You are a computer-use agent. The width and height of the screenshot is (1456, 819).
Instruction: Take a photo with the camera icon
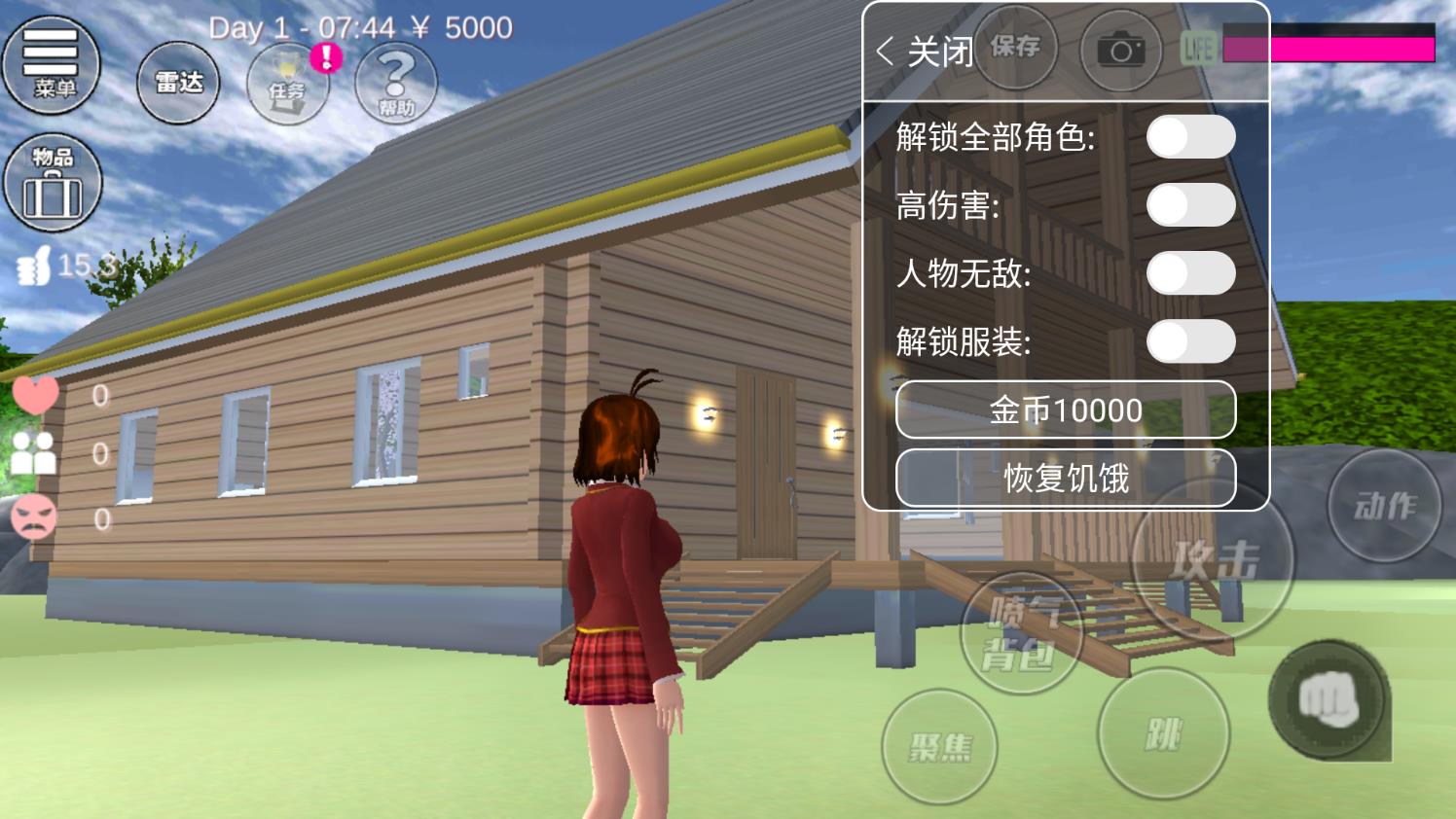tap(1121, 51)
